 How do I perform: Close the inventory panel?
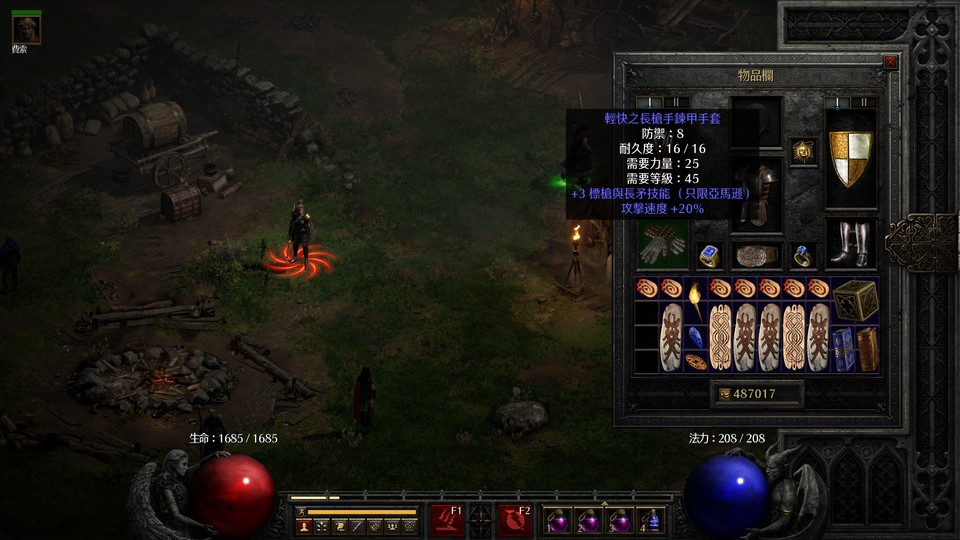pyautogui.click(x=890, y=62)
